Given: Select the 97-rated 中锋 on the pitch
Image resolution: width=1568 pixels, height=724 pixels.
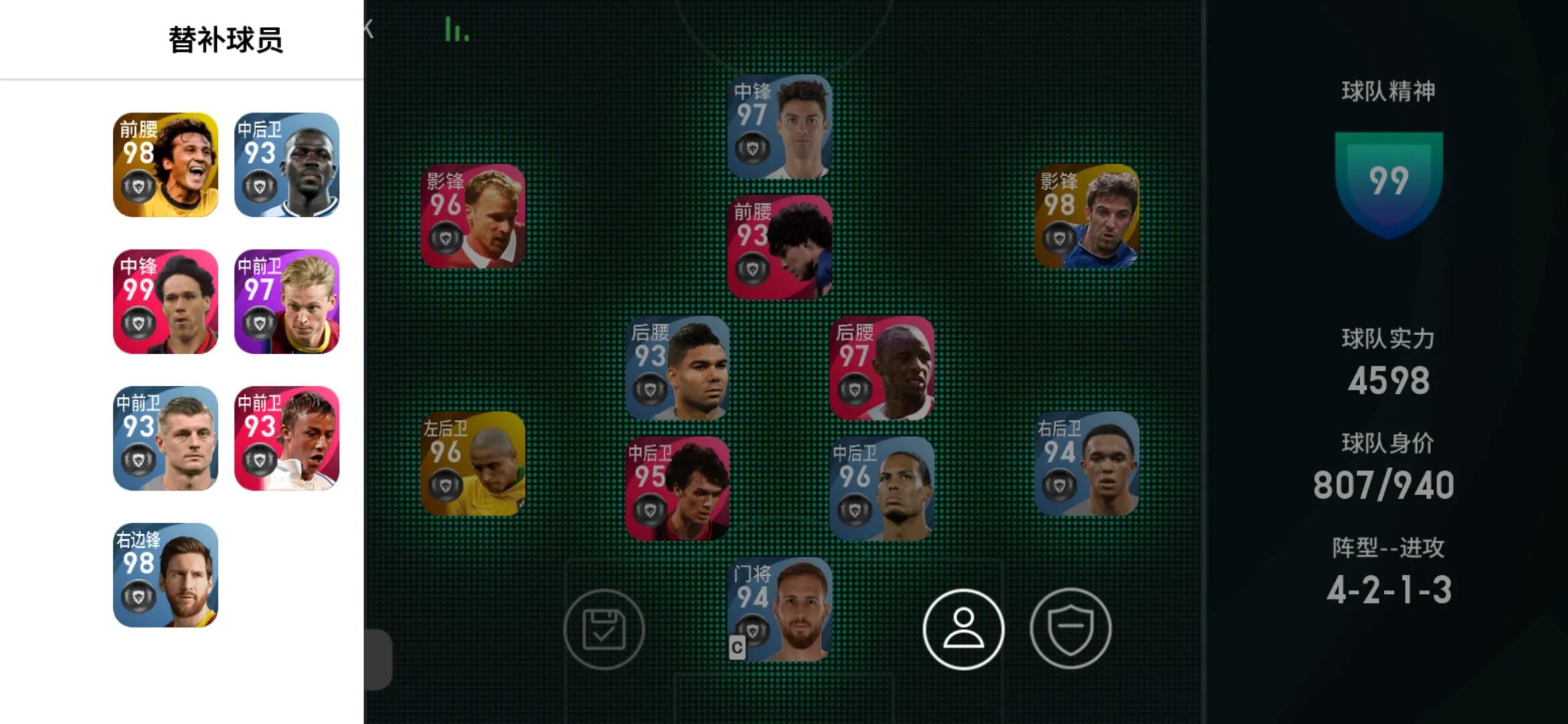Looking at the screenshot, I should [779, 127].
